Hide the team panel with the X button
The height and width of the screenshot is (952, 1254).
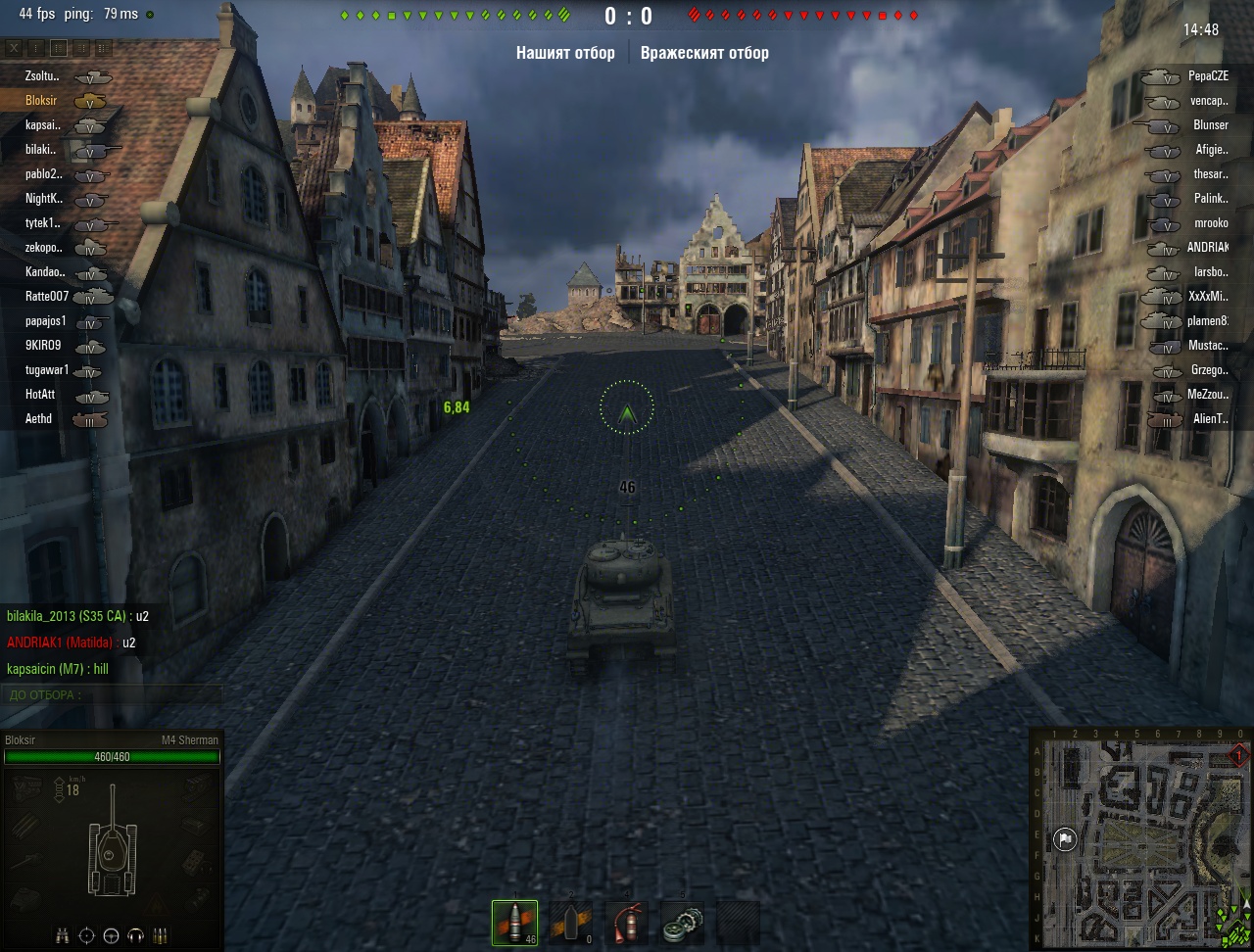(14, 48)
